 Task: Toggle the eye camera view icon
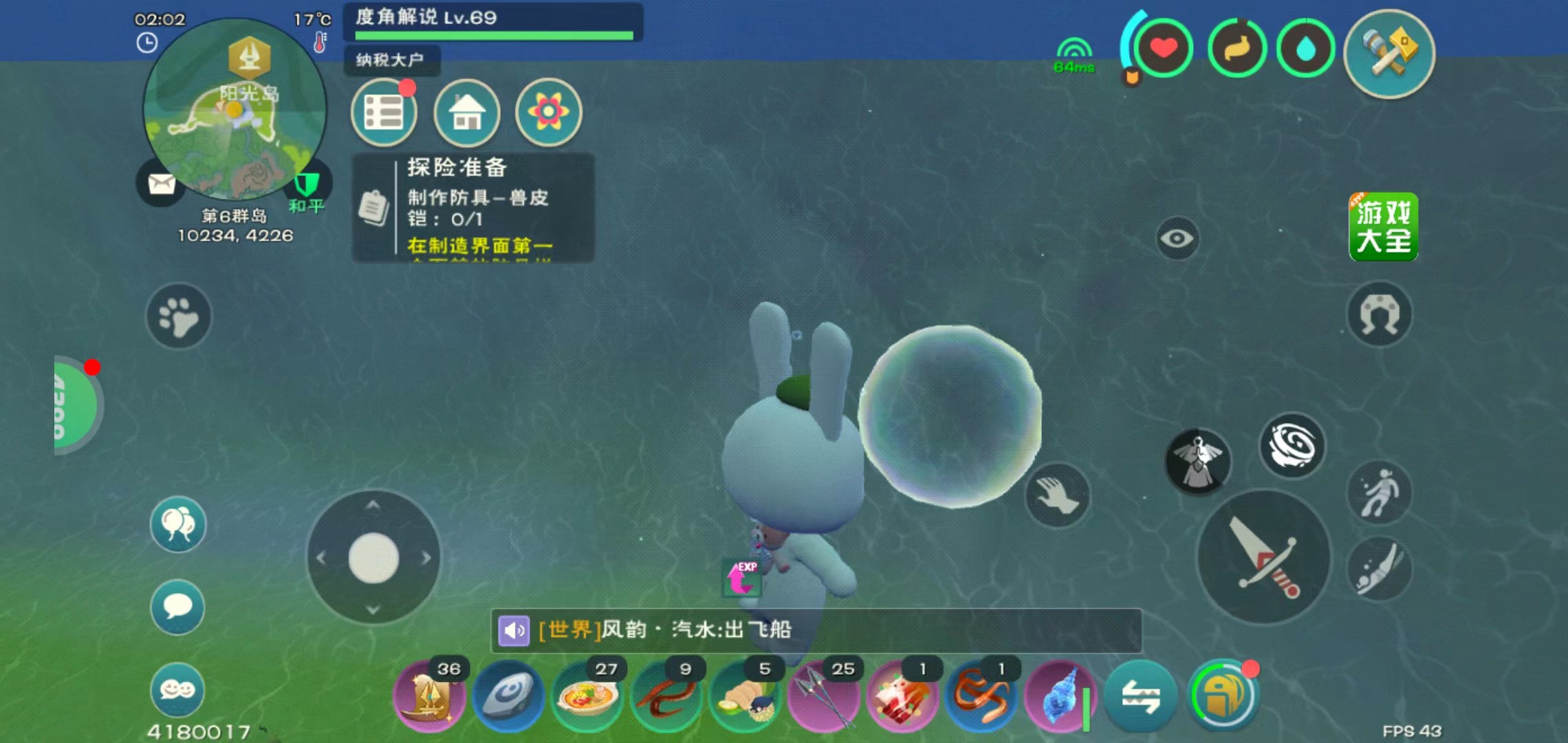[1177, 238]
